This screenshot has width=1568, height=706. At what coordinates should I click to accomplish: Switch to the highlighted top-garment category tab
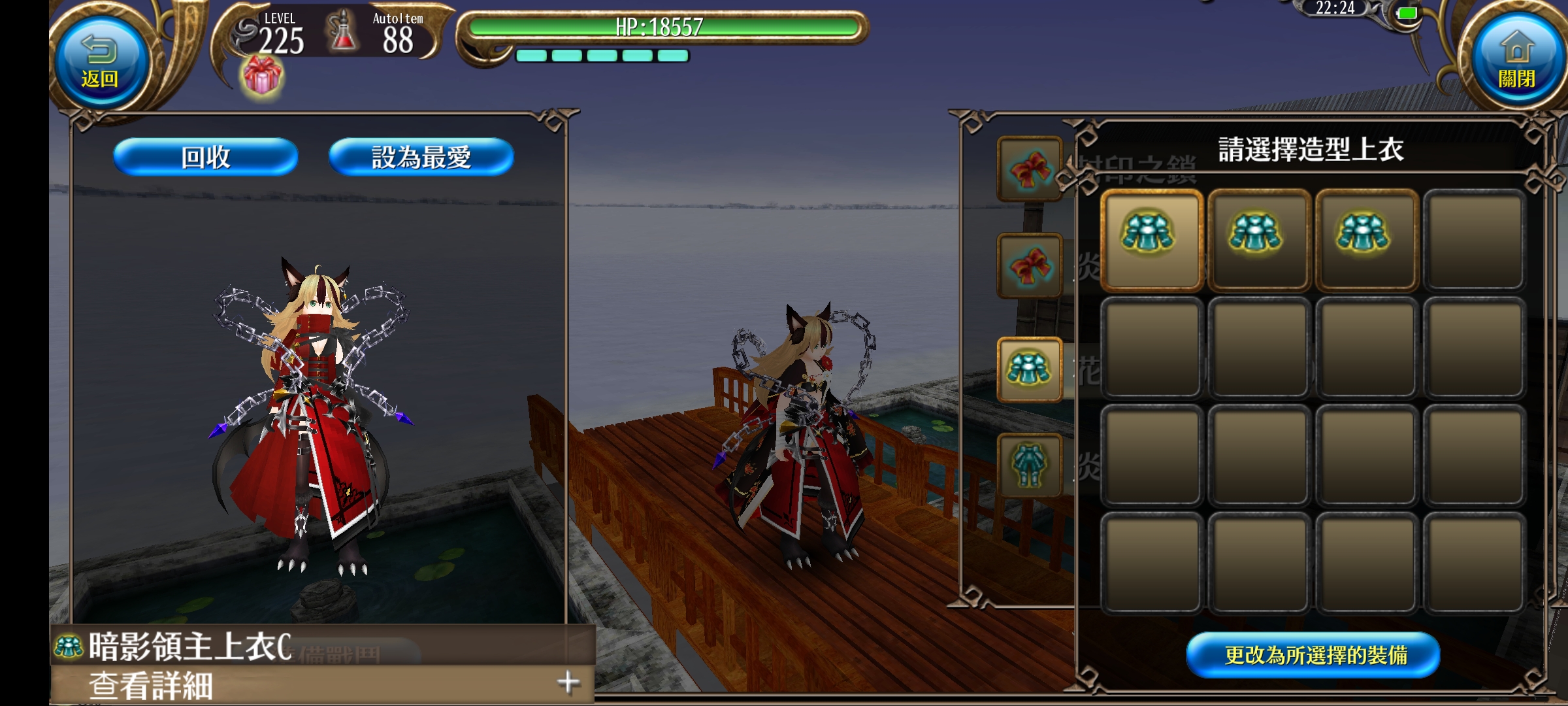coord(1029,369)
